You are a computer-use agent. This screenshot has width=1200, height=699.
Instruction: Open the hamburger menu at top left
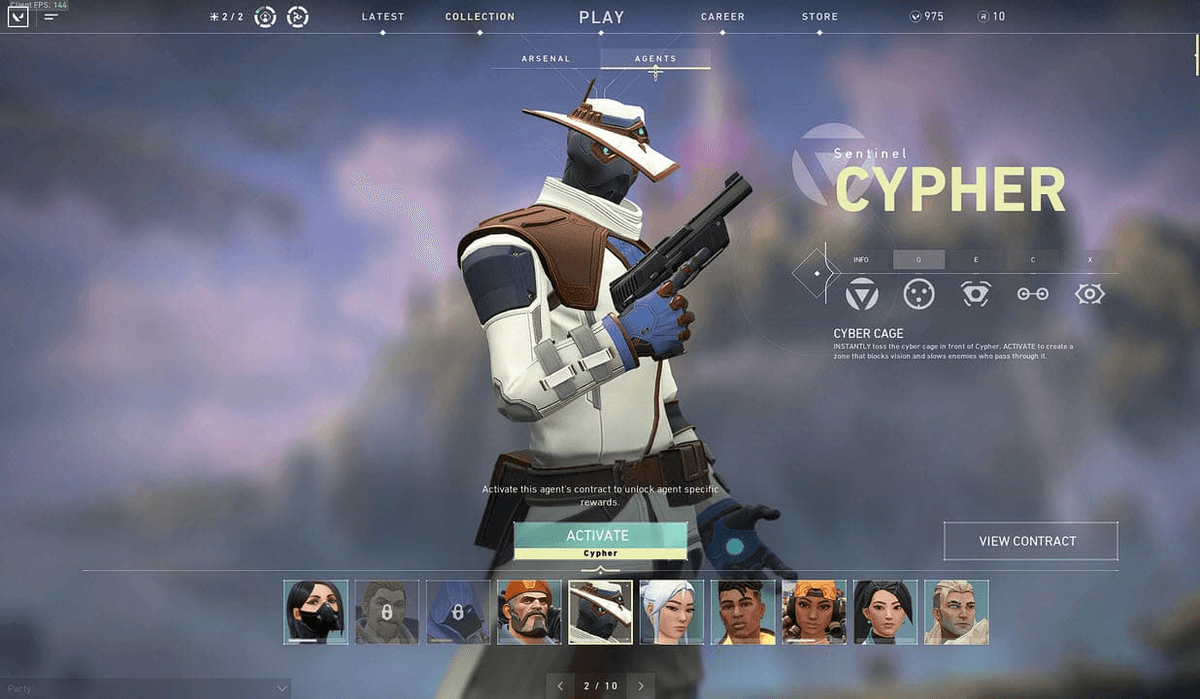coord(51,17)
